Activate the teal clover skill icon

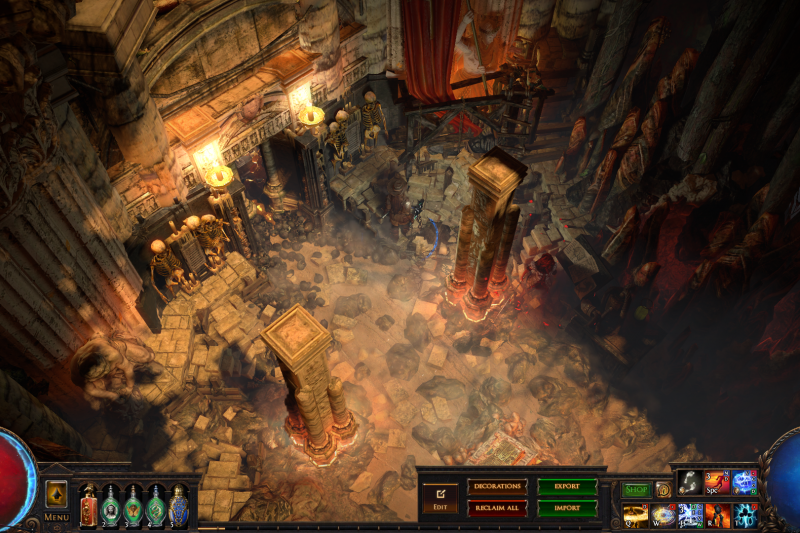(744, 514)
